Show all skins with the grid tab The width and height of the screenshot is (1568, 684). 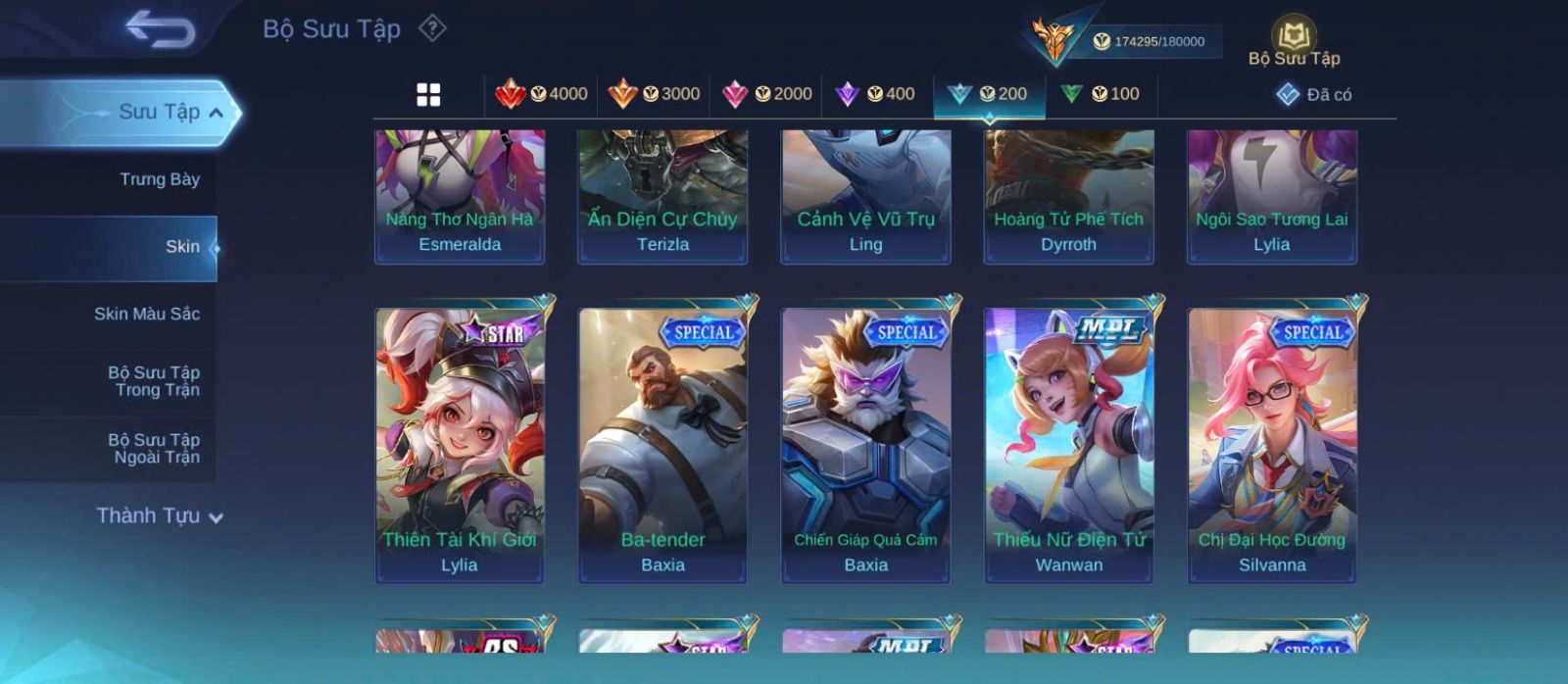[x=428, y=95]
